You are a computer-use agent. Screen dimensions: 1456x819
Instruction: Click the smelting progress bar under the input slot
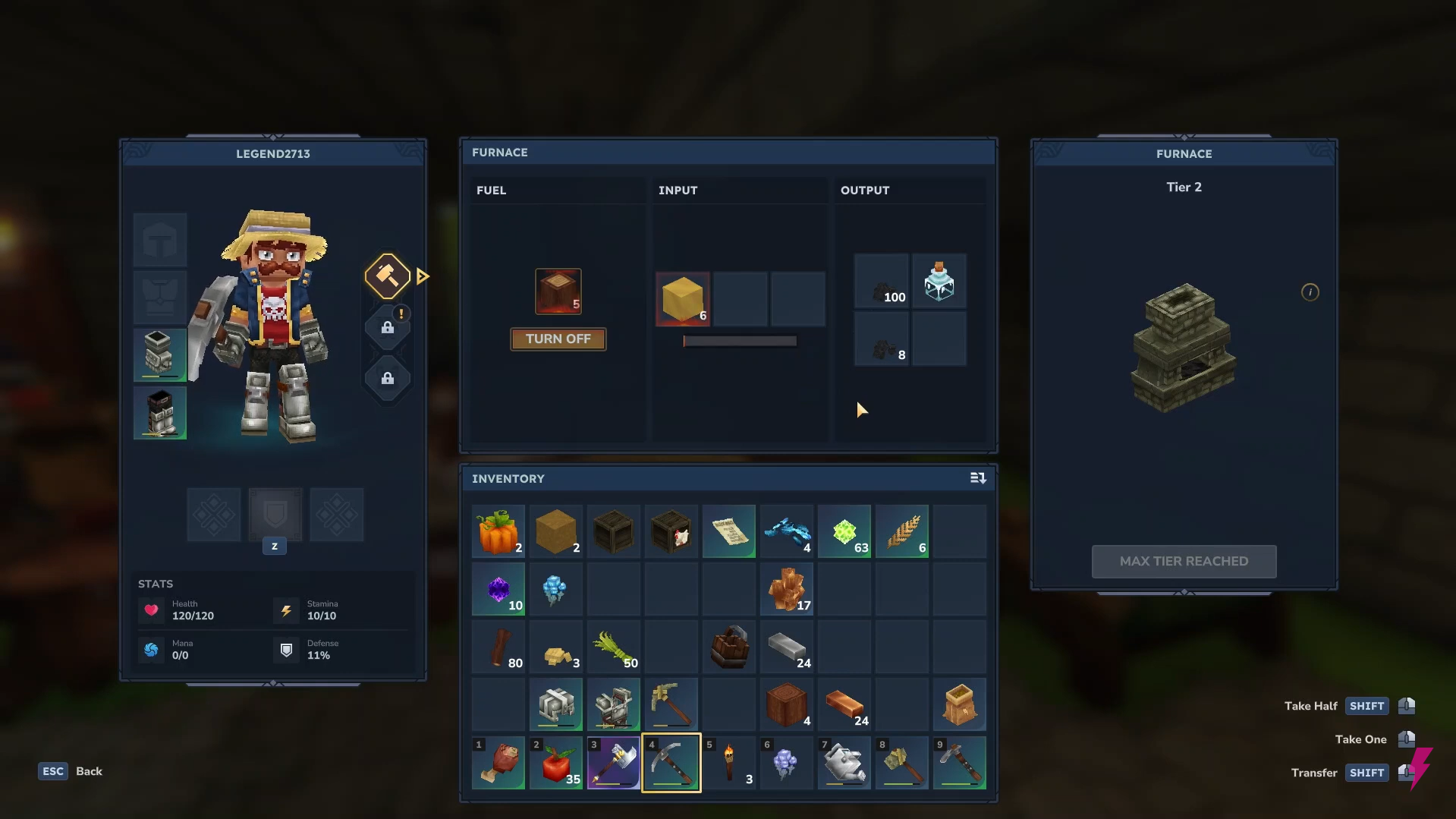740,341
